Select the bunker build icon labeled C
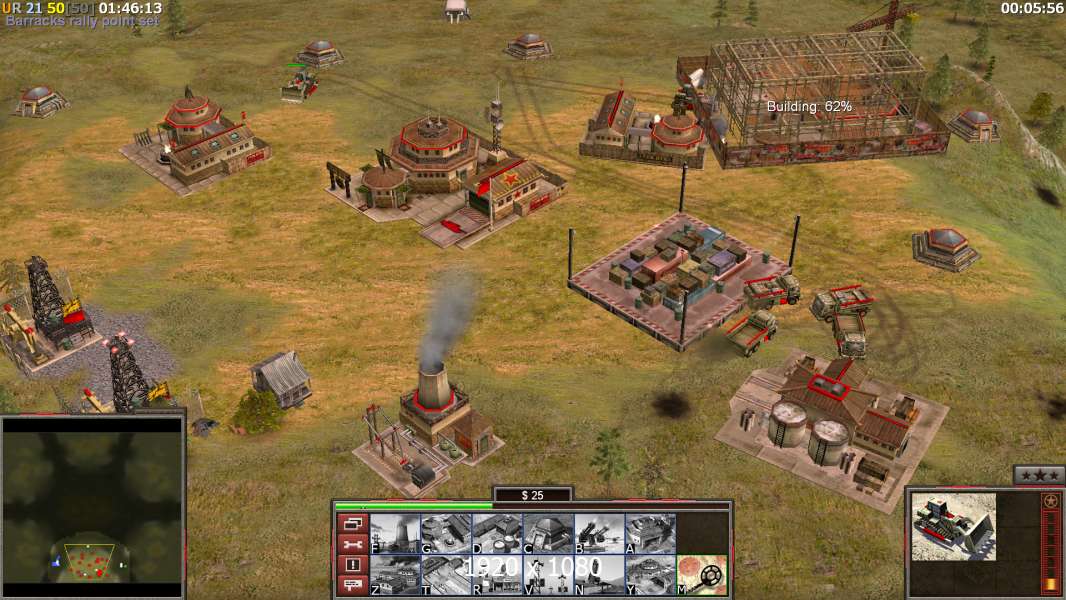 click(x=548, y=534)
